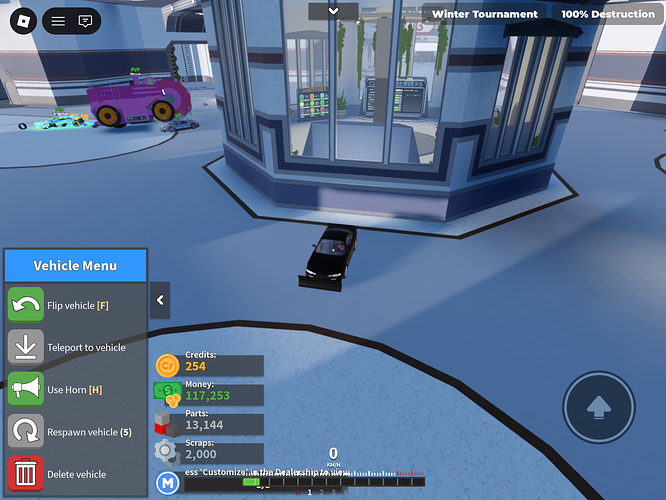Respawn vehicle button
The height and width of the screenshot is (500, 666).
click(x=26, y=432)
